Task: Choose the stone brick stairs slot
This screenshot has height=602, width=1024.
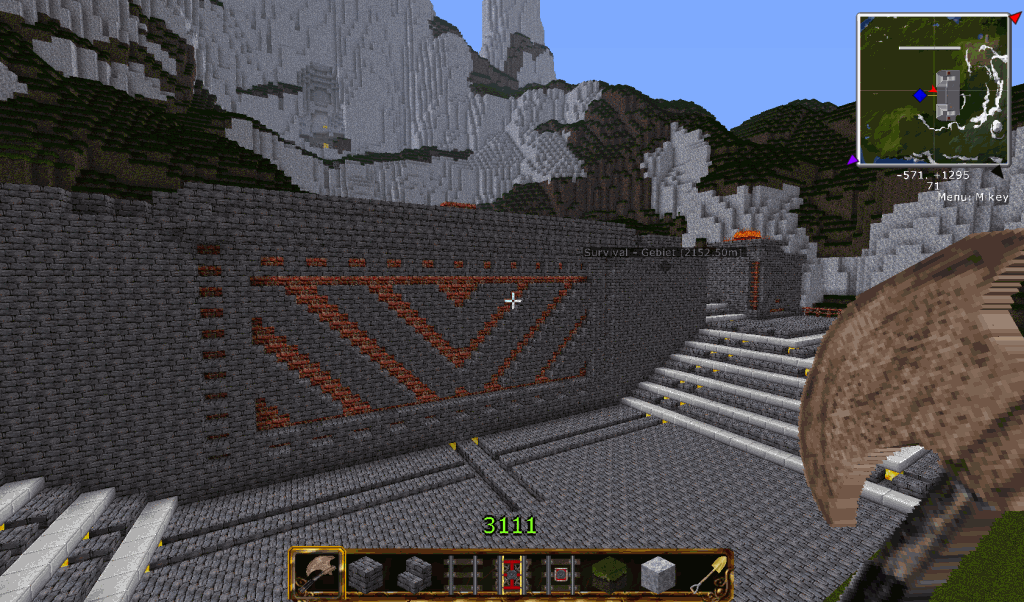Action: pos(413,574)
